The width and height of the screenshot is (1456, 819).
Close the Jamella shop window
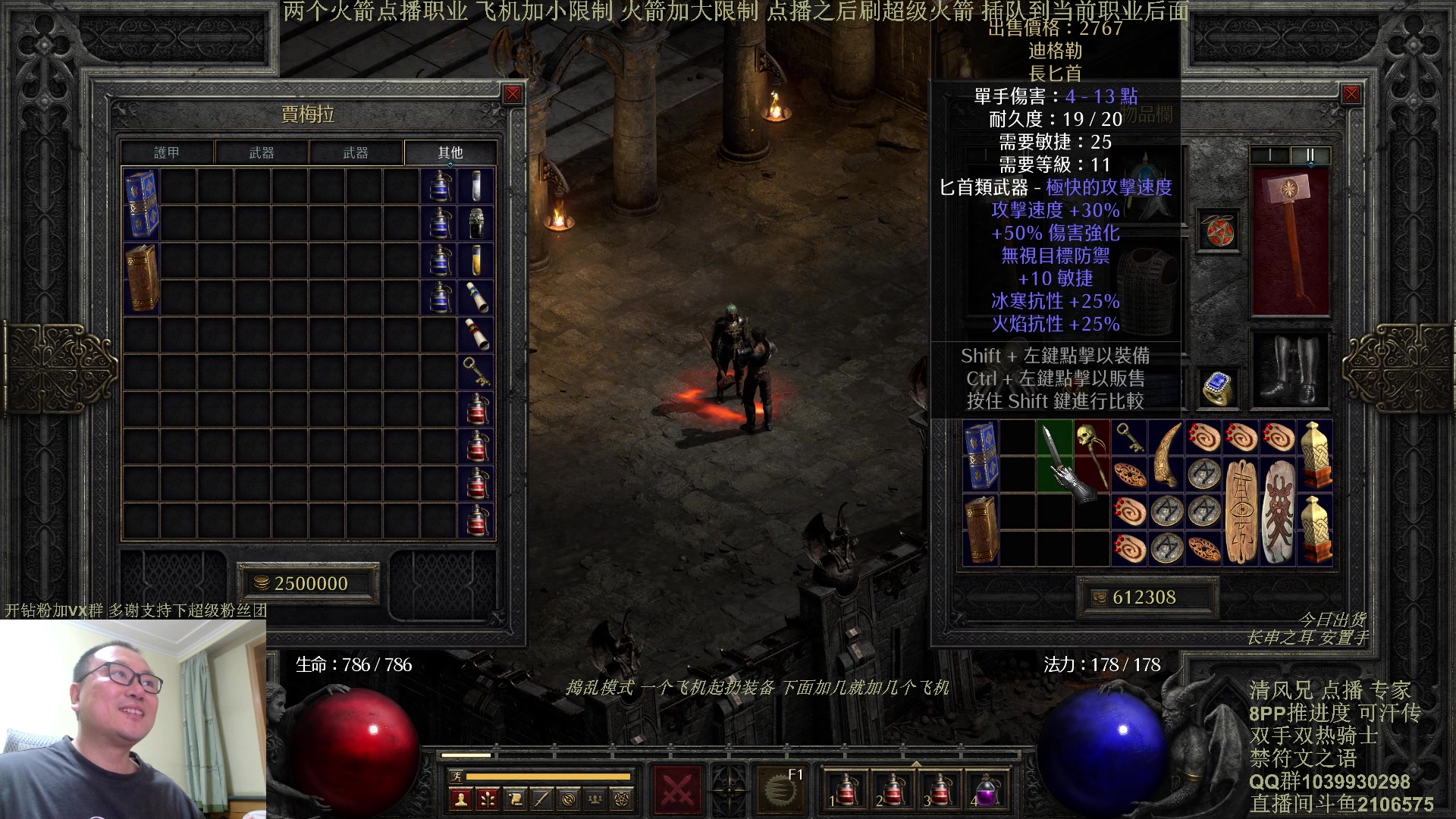point(513,94)
